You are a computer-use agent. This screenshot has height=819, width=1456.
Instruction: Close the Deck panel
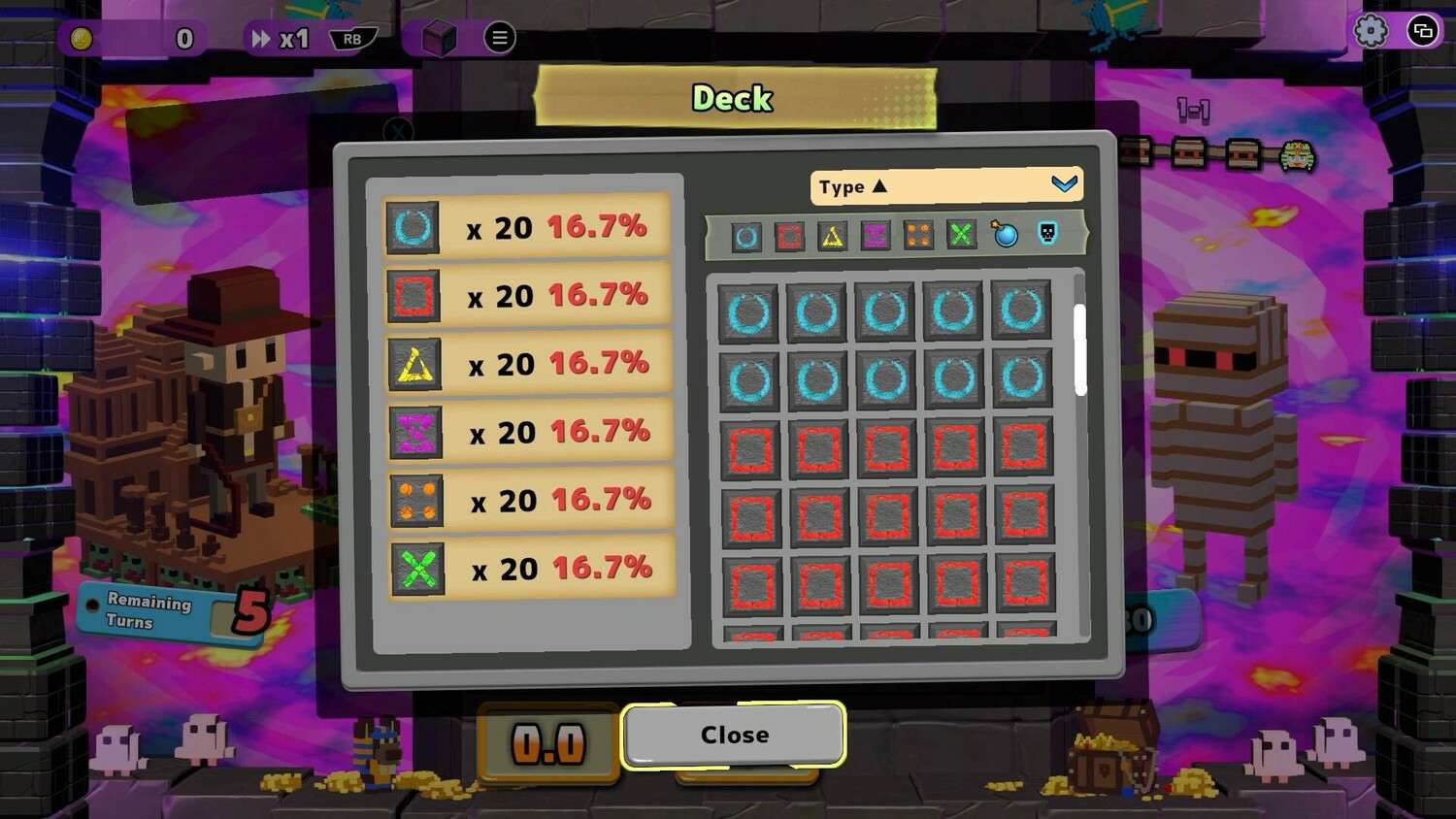tap(734, 735)
